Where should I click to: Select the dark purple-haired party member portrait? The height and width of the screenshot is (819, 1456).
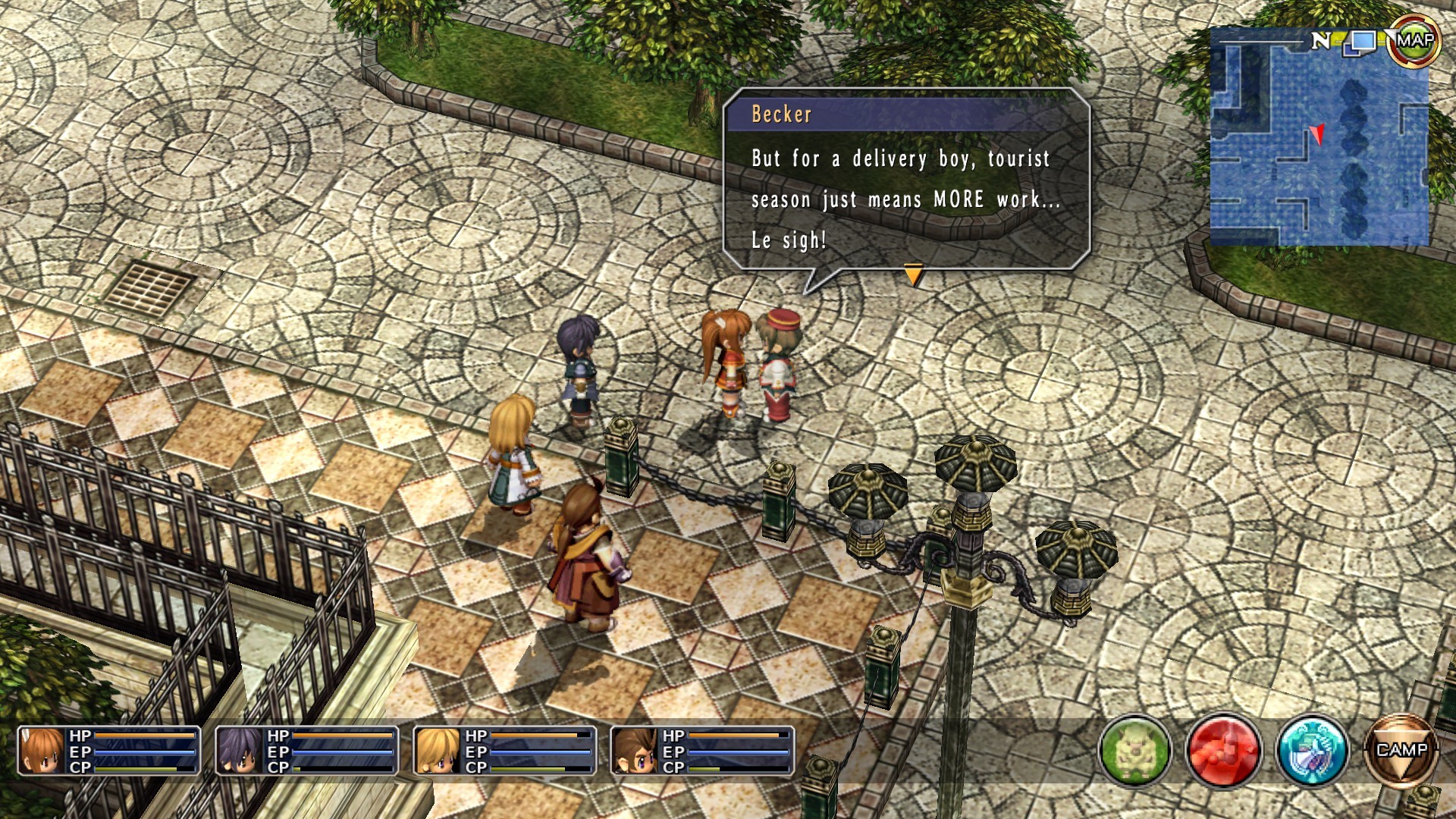pos(238,751)
